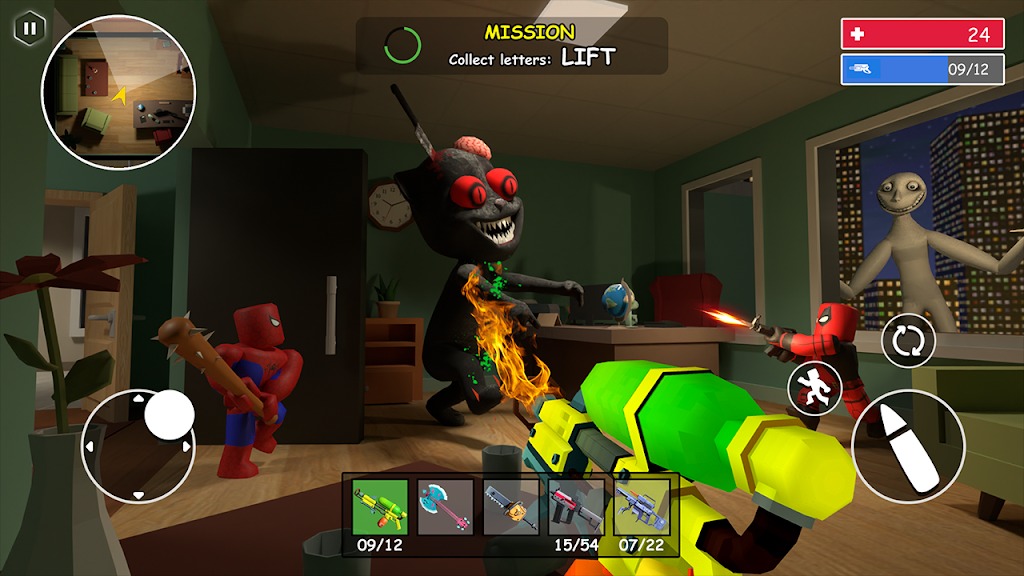
Task: Switch to the chainsaw weapon slot
Action: 511,507
